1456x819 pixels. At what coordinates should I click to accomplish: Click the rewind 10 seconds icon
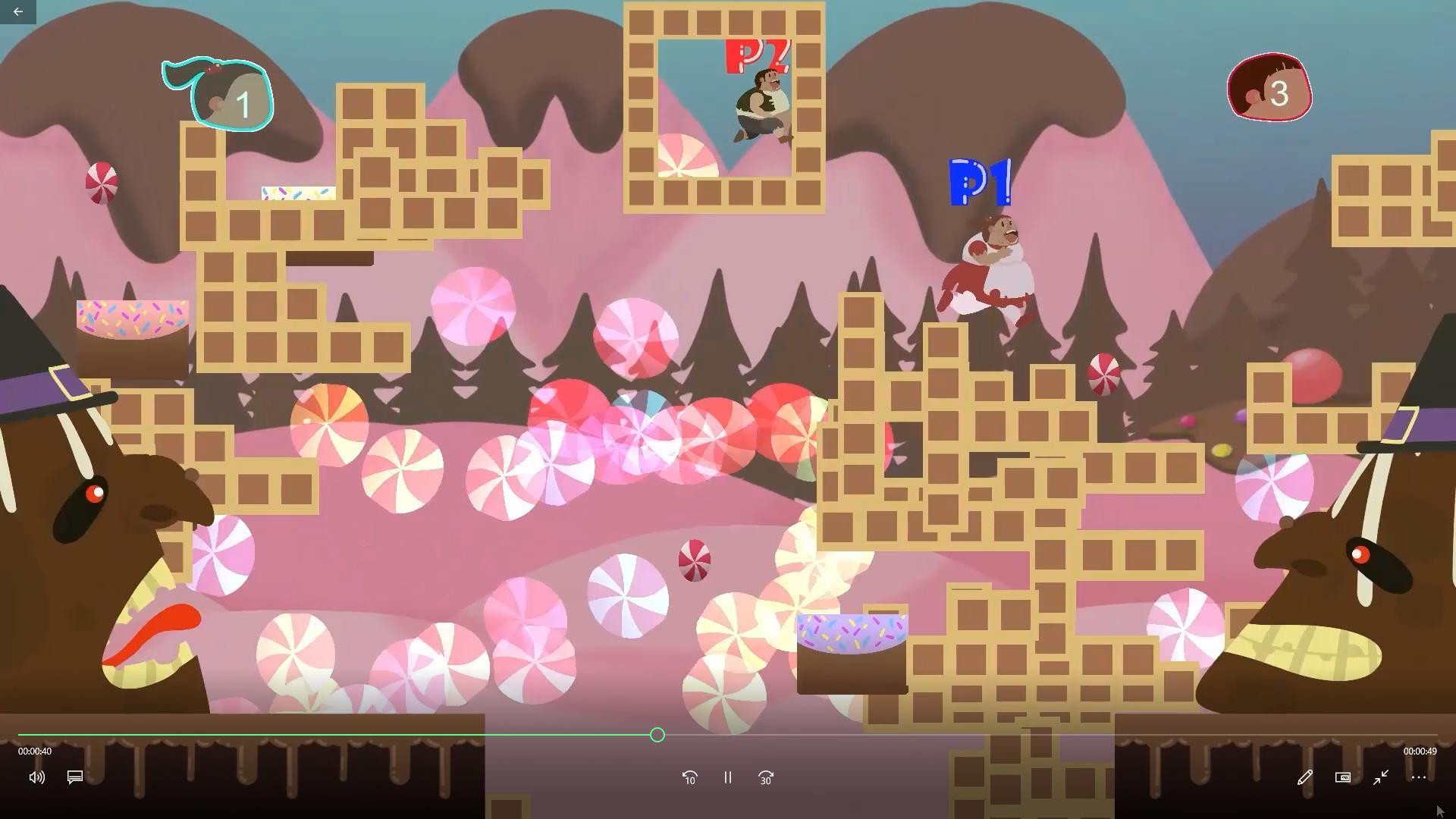[x=690, y=777]
